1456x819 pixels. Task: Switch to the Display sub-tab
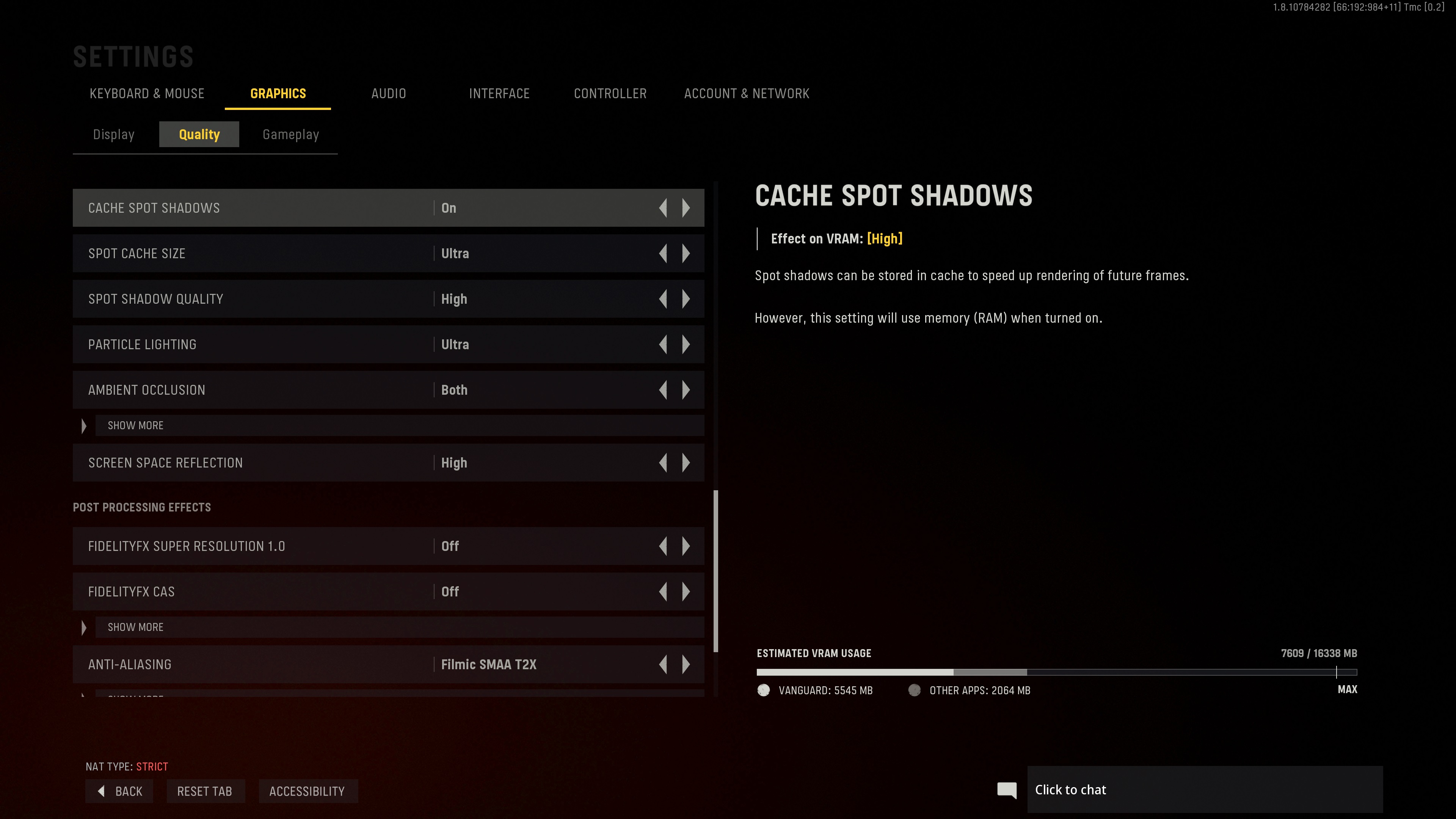(x=114, y=135)
